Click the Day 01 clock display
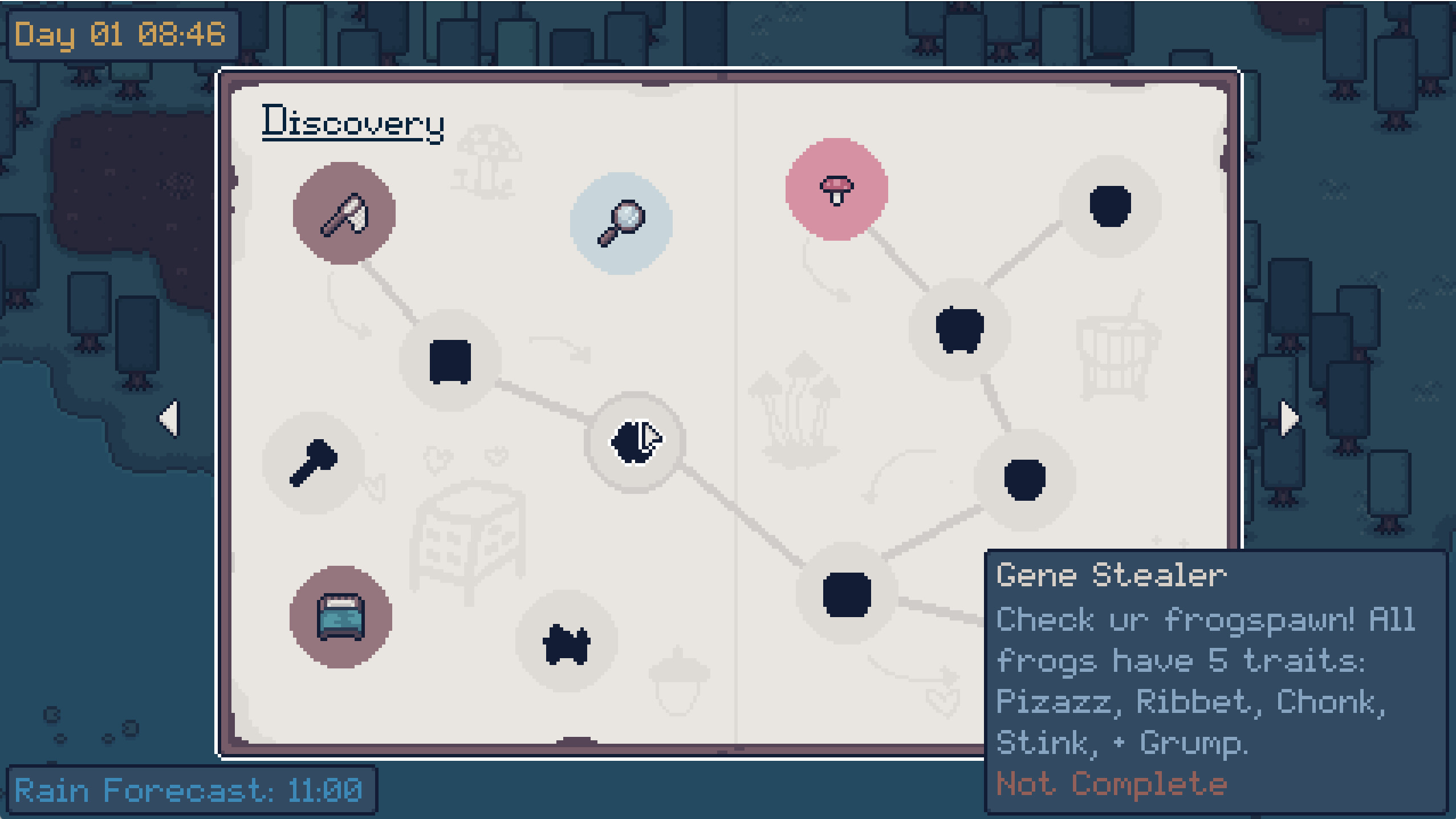Screen dimensions: 1456x819 tap(120, 34)
